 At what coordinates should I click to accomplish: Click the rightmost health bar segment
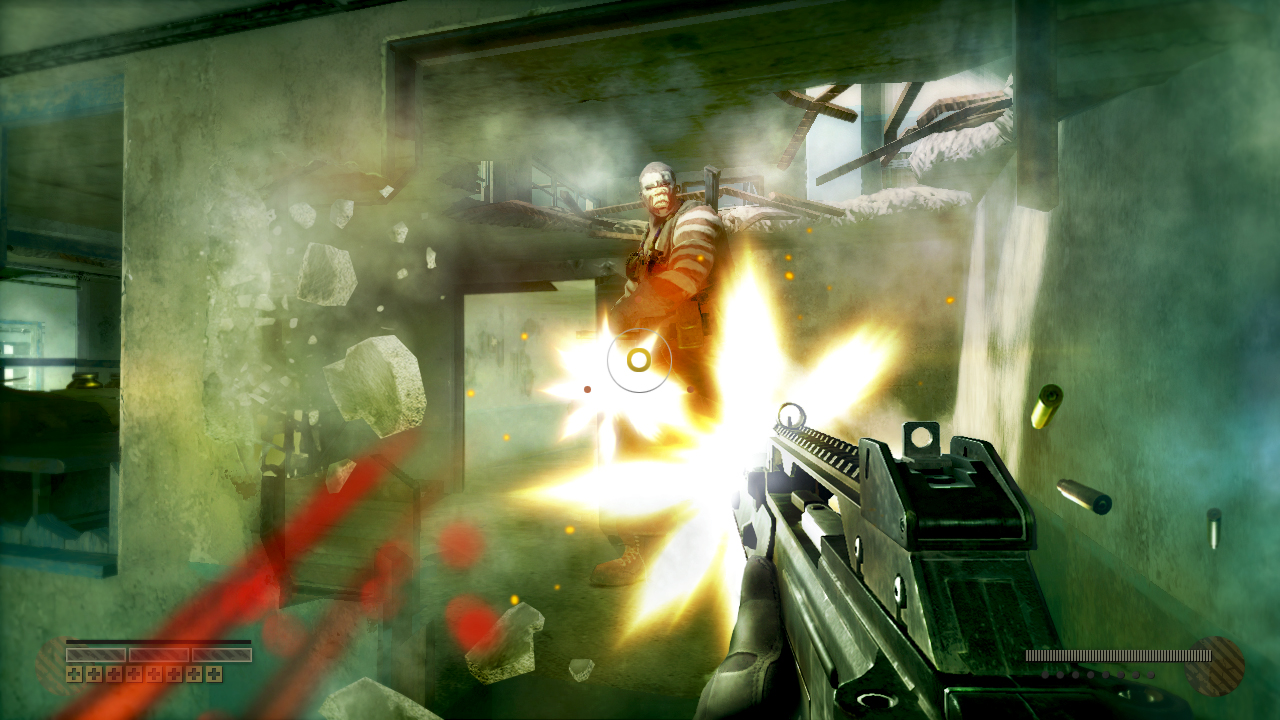pos(221,654)
